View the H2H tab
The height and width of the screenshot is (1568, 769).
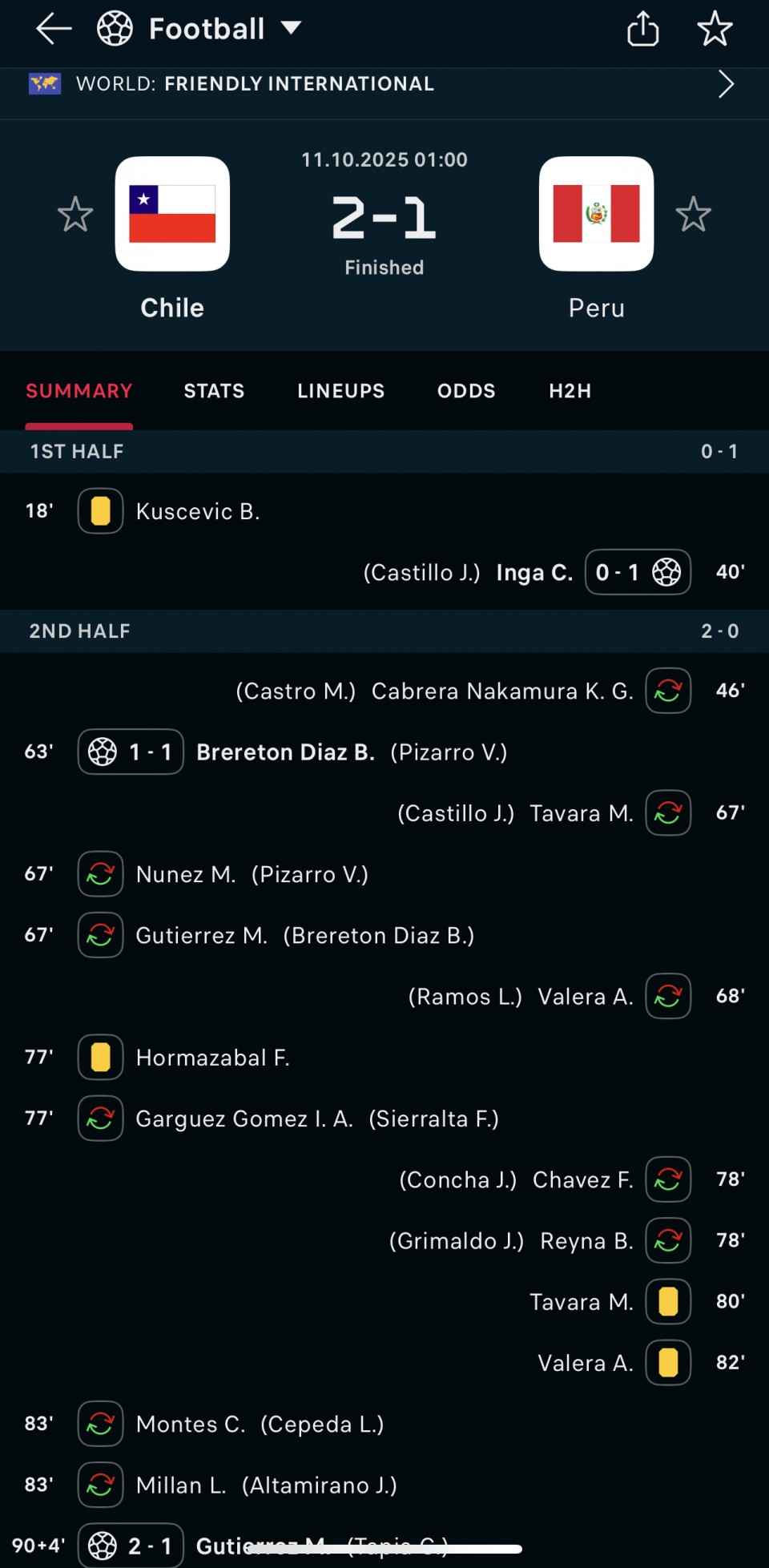pyautogui.click(x=570, y=391)
